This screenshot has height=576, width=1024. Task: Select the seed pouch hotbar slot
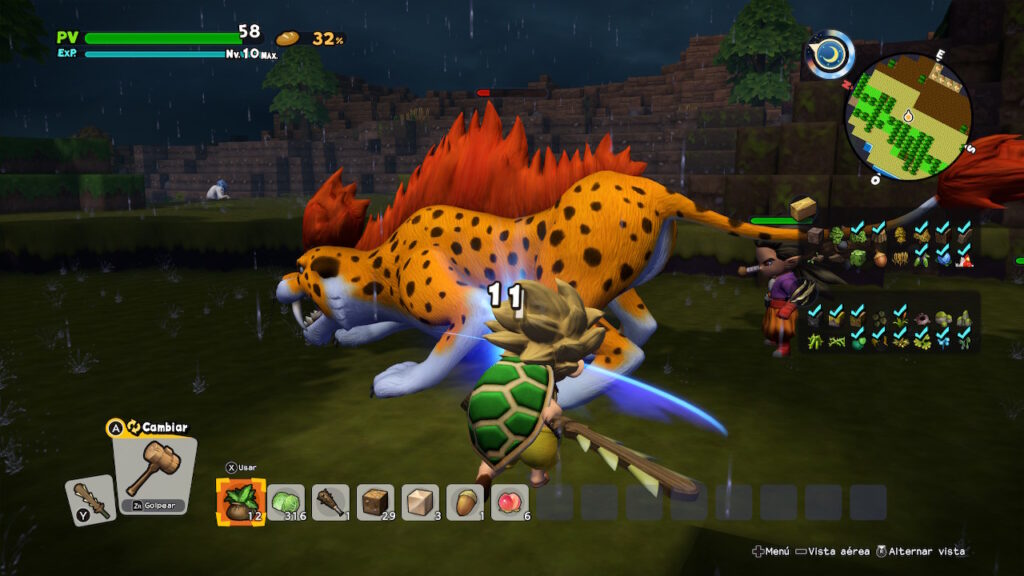[x=241, y=502]
